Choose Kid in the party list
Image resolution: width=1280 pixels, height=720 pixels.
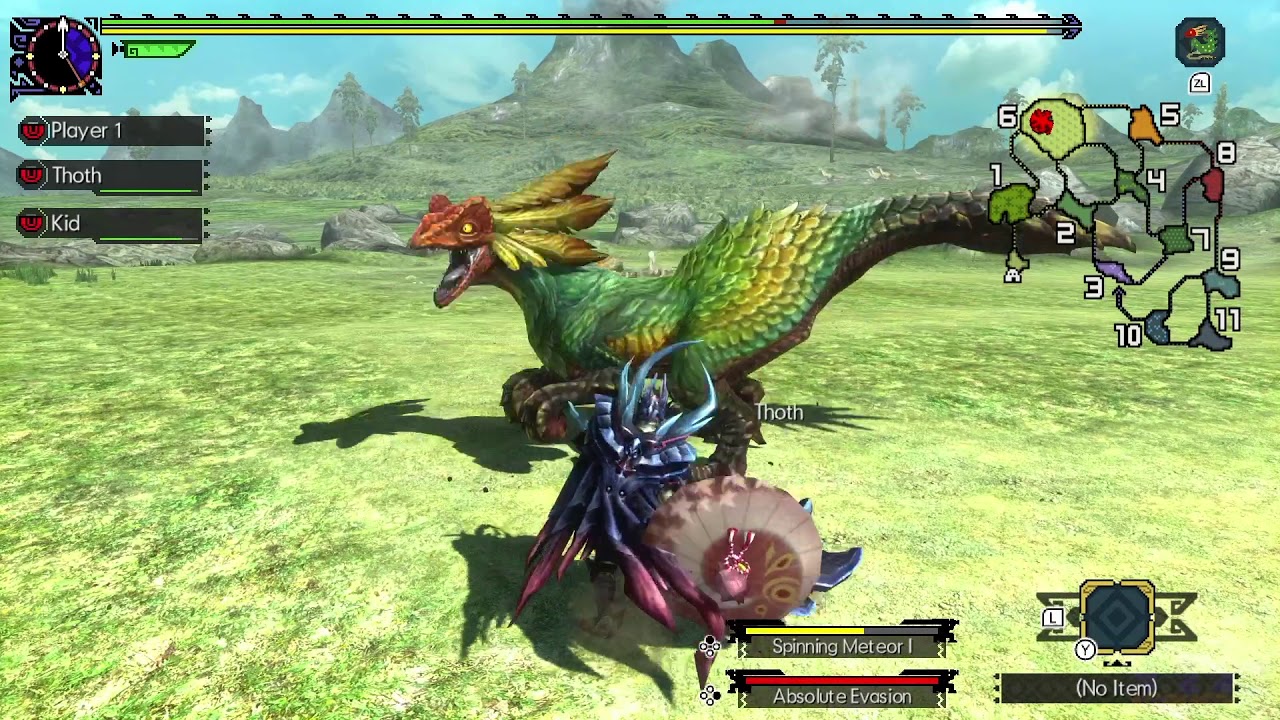pyautogui.click(x=112, y=223)
